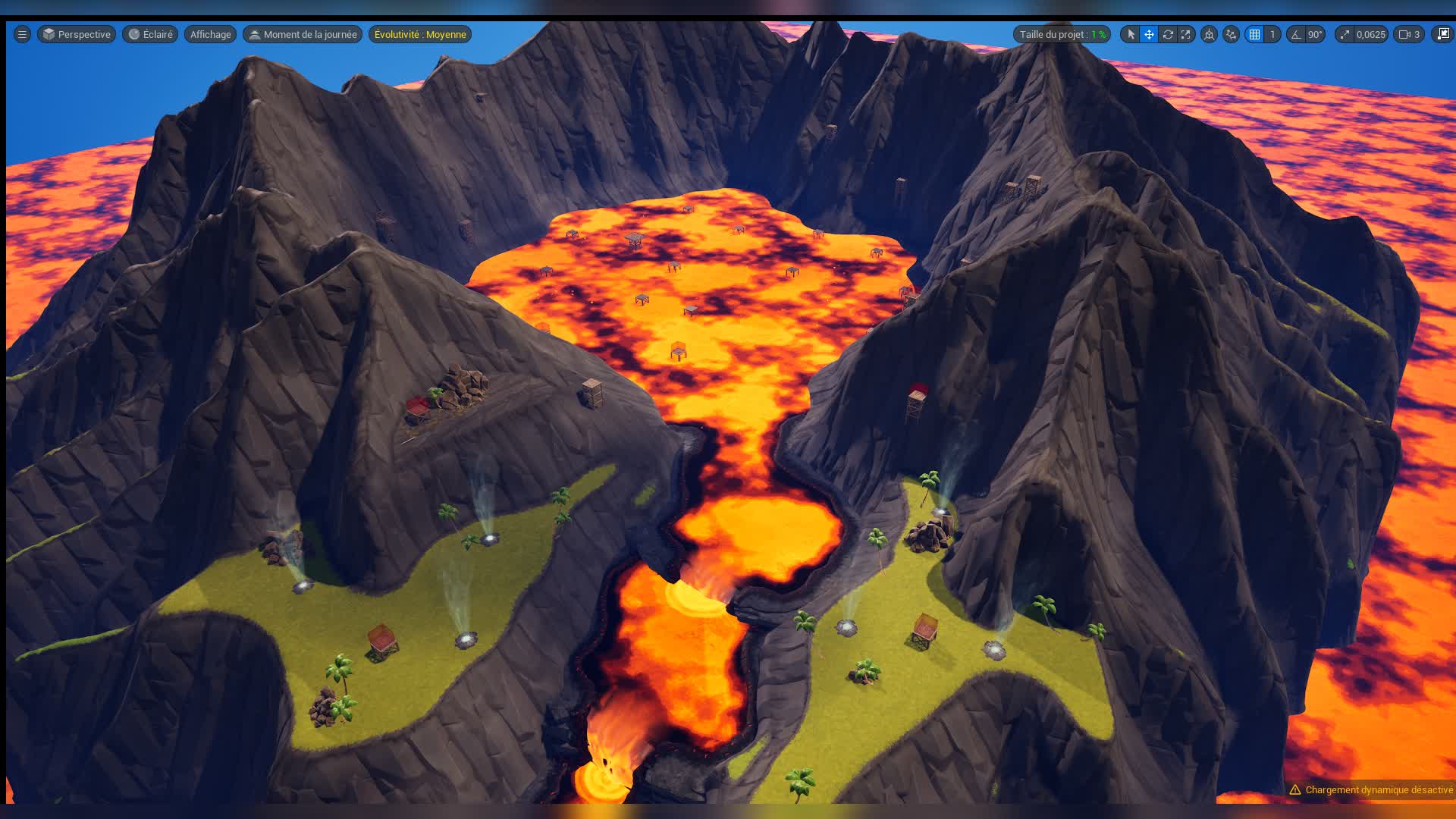Select the arrow selection tool
The height and width of the screenshot is (819, 1456).
click(x=1131, y=34)
